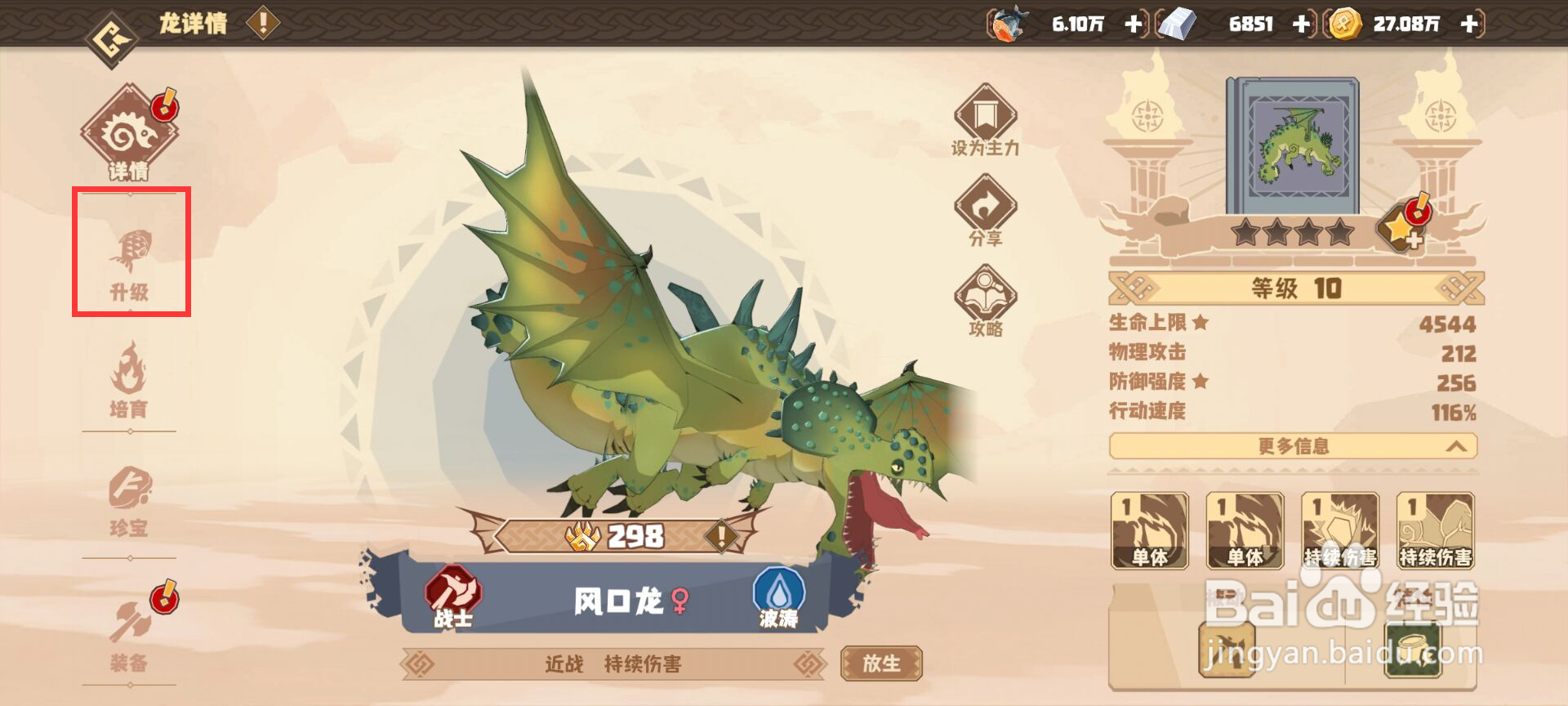Tap the star upgrade badge beside the rating
1568x706 pixels.
pyautogui.click(x=1401, y=229)
